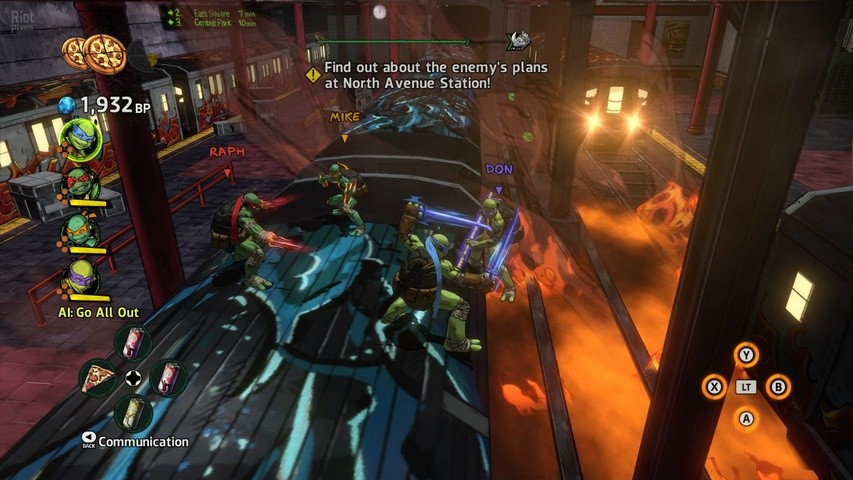Image resolution: width=853 pixels, height=480 pixels.
Task: Use the pizza slice item slot
Action: (x=99, y=378)
